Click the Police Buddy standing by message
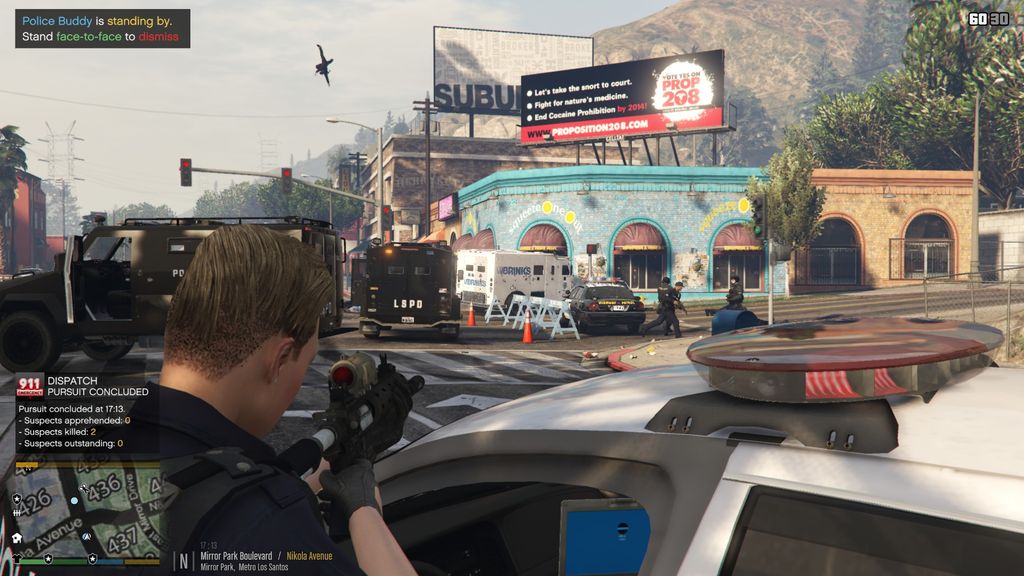Image resolution: width=1024 pixels, height=576 pixels. tap(102, 28)
